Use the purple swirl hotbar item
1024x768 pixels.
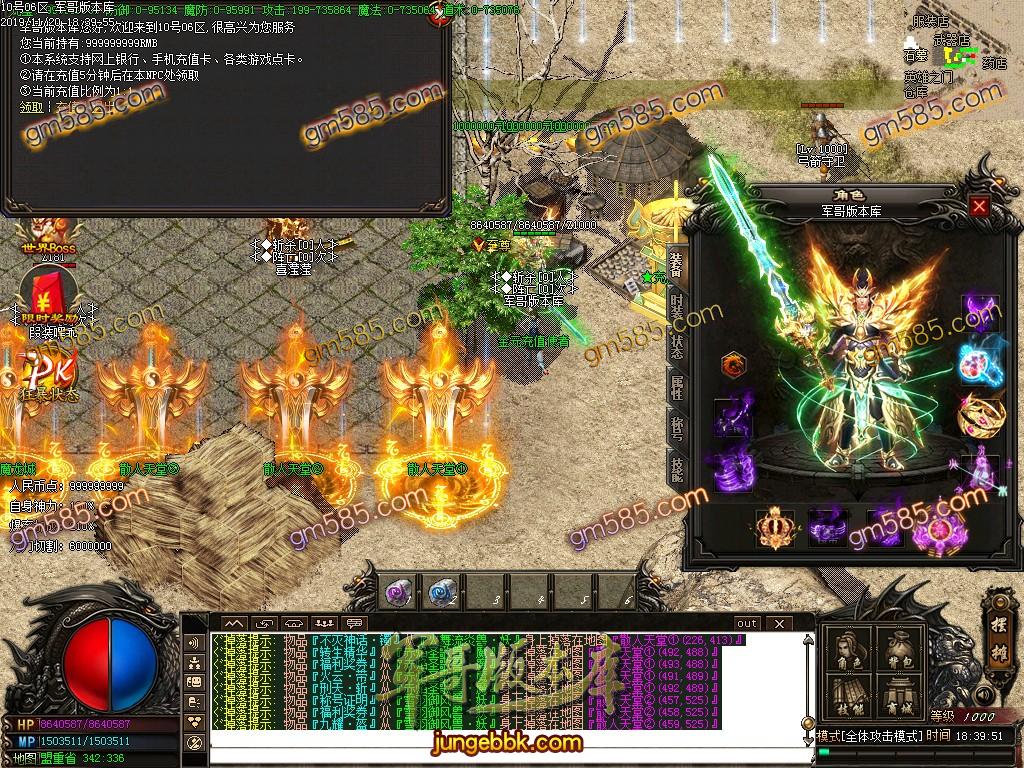click(399, 591)
